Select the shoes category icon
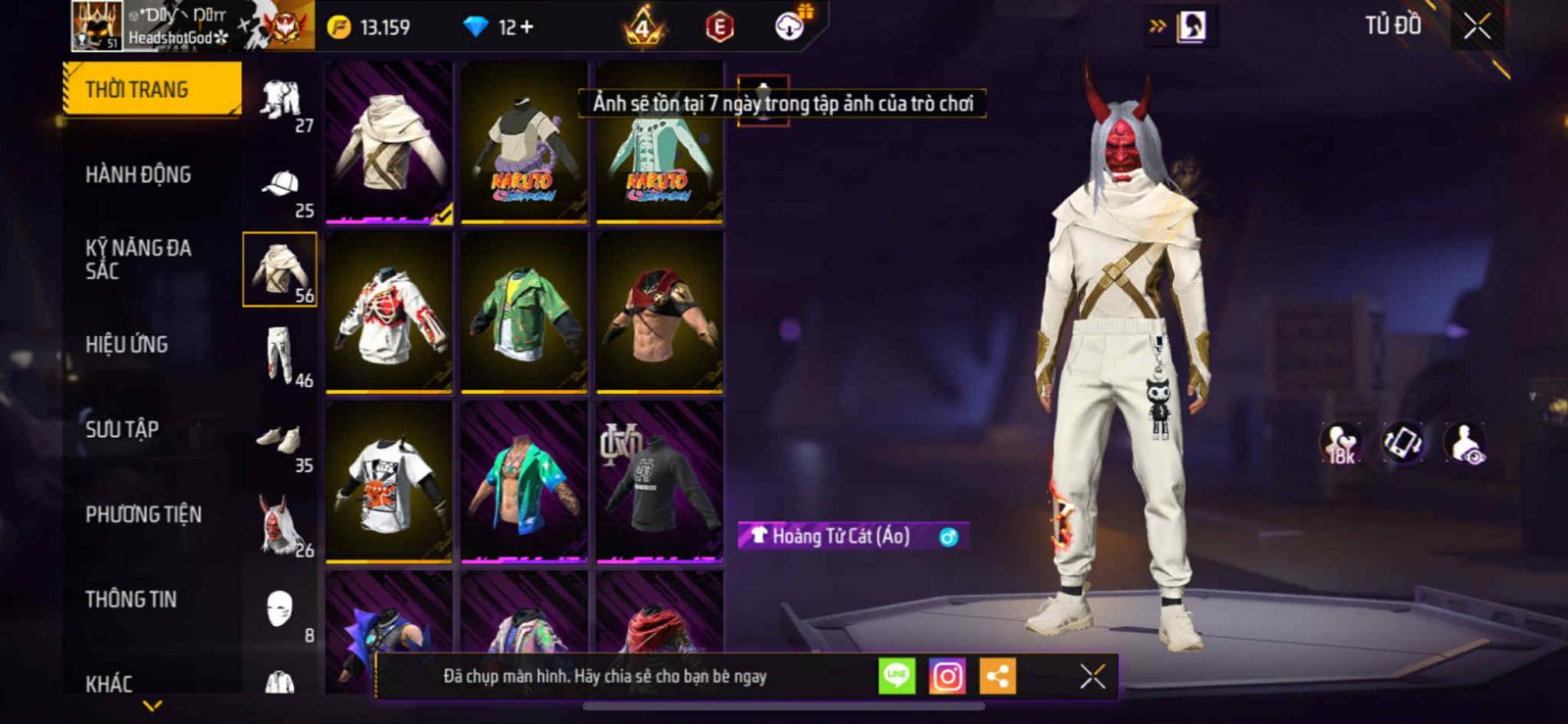The width and height of the screenshot is (1568, 724). 280,440
